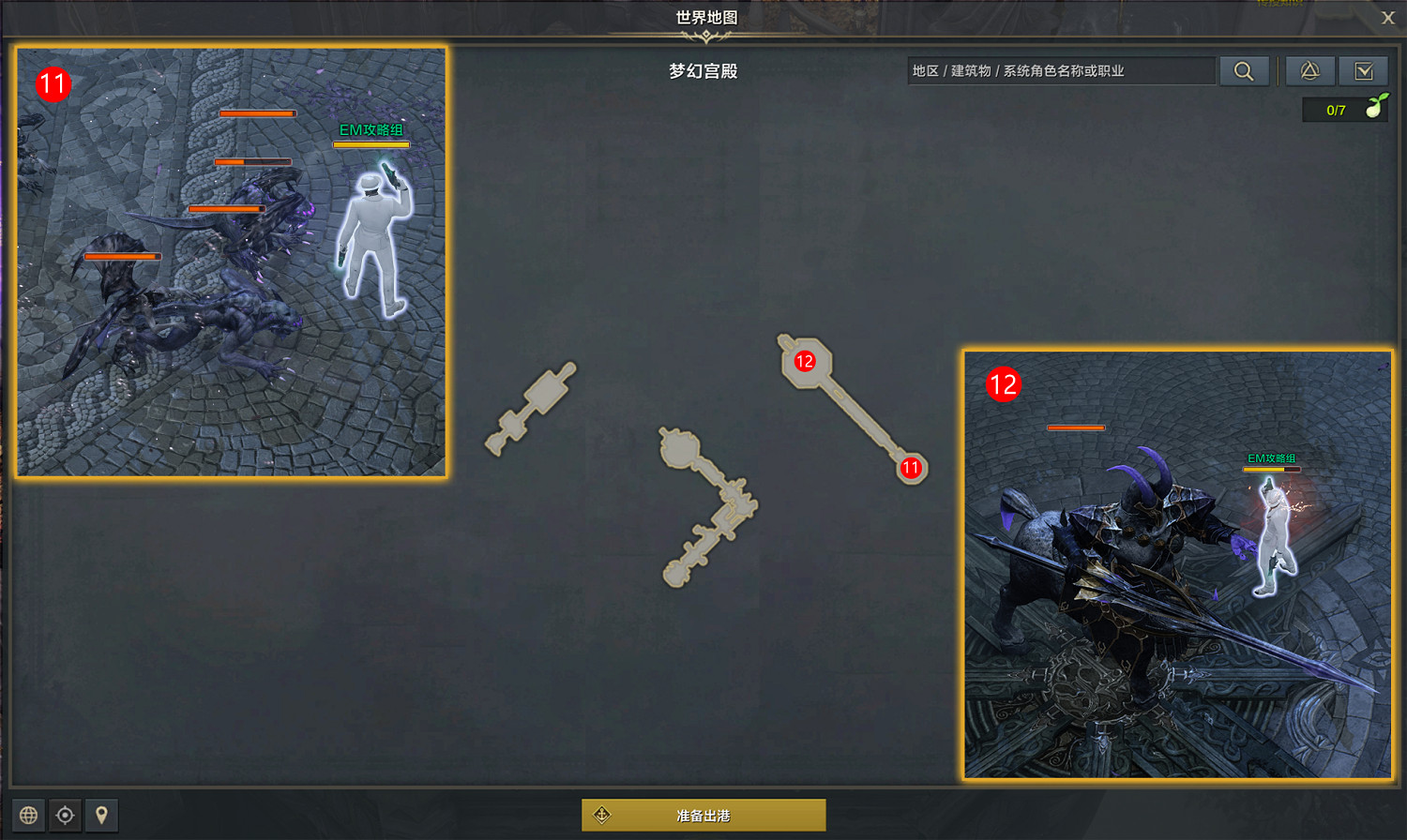Click the anchor icon on the depart button
This screenshot has width=1407, height=840.
(x=603, y=815)
